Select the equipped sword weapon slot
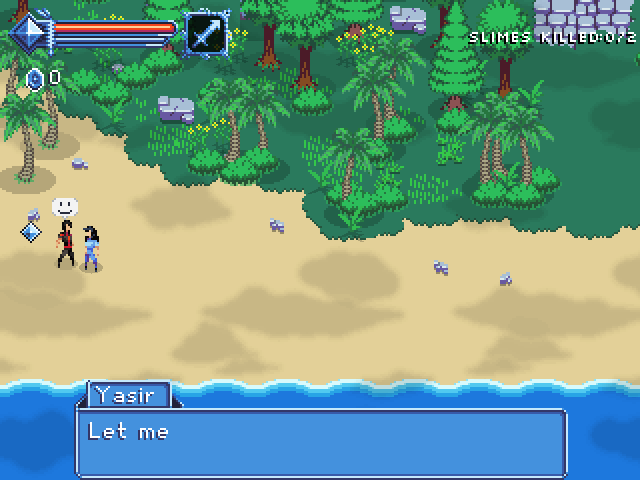The height and width of the screenshot is (480, 640). click(206, 32)
